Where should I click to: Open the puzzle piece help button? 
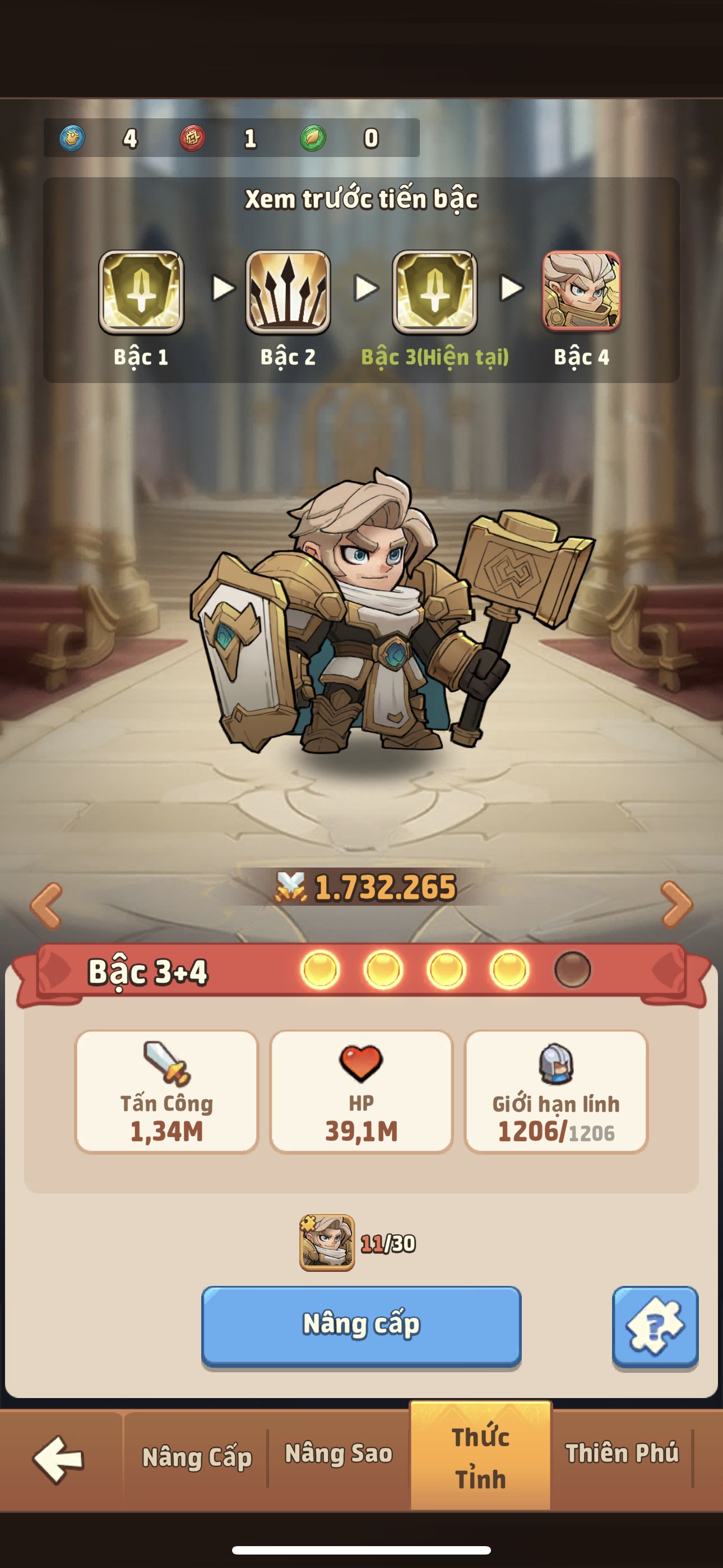(x=655, y=1326)
